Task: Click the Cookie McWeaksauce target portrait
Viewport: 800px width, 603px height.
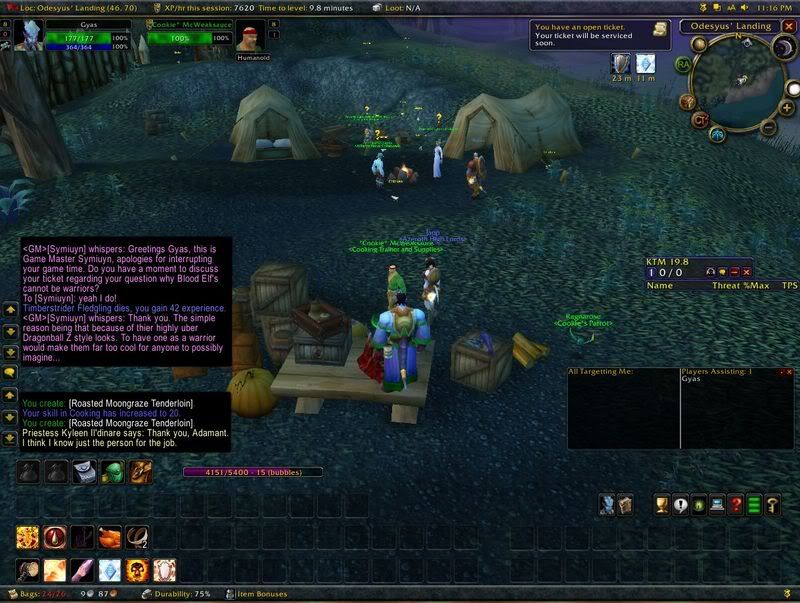Action: (x=250, y=37)
